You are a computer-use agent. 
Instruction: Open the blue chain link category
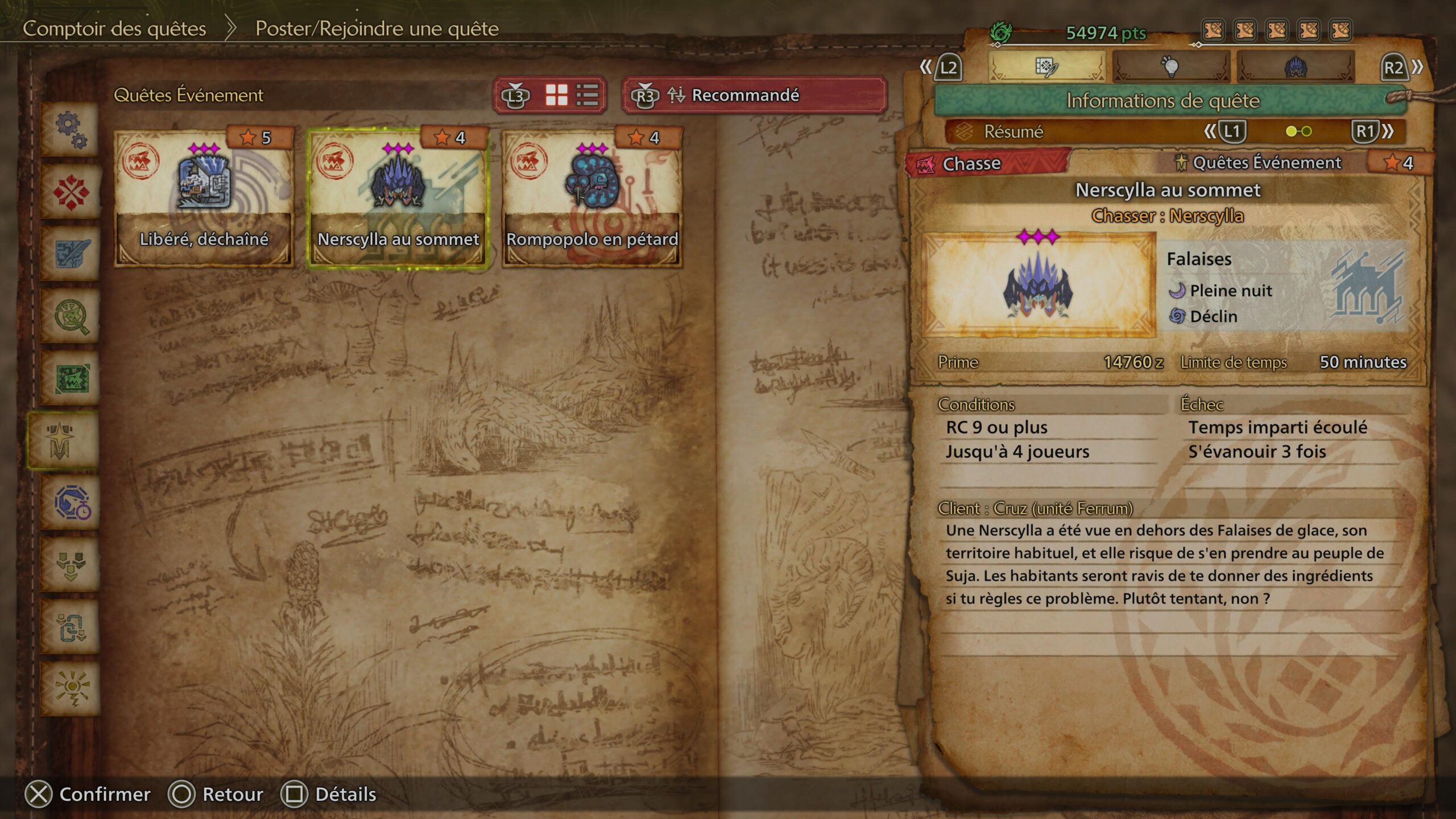click(x=71, y=627)
